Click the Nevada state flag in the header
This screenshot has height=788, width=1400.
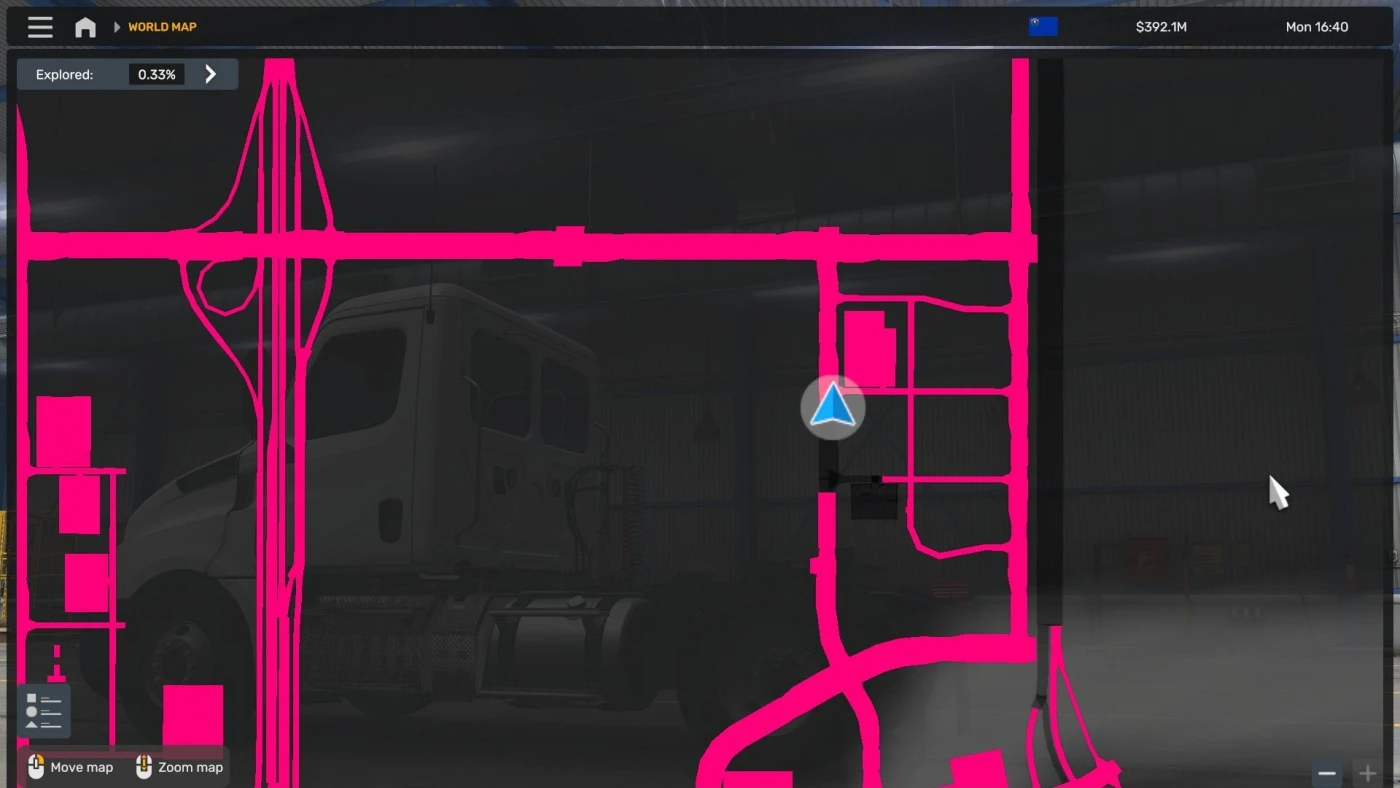1043,25
